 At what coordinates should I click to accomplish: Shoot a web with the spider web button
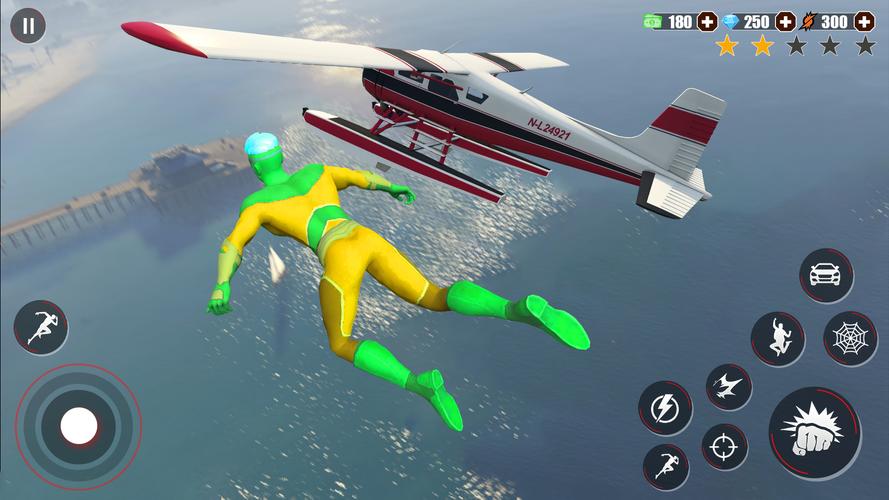pyautogui.click(x=850, y=338)
